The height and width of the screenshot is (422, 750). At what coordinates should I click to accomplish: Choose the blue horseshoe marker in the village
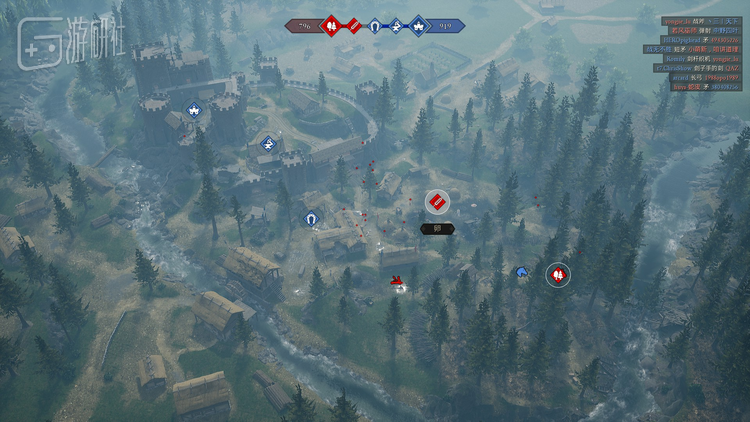(311, 217)
